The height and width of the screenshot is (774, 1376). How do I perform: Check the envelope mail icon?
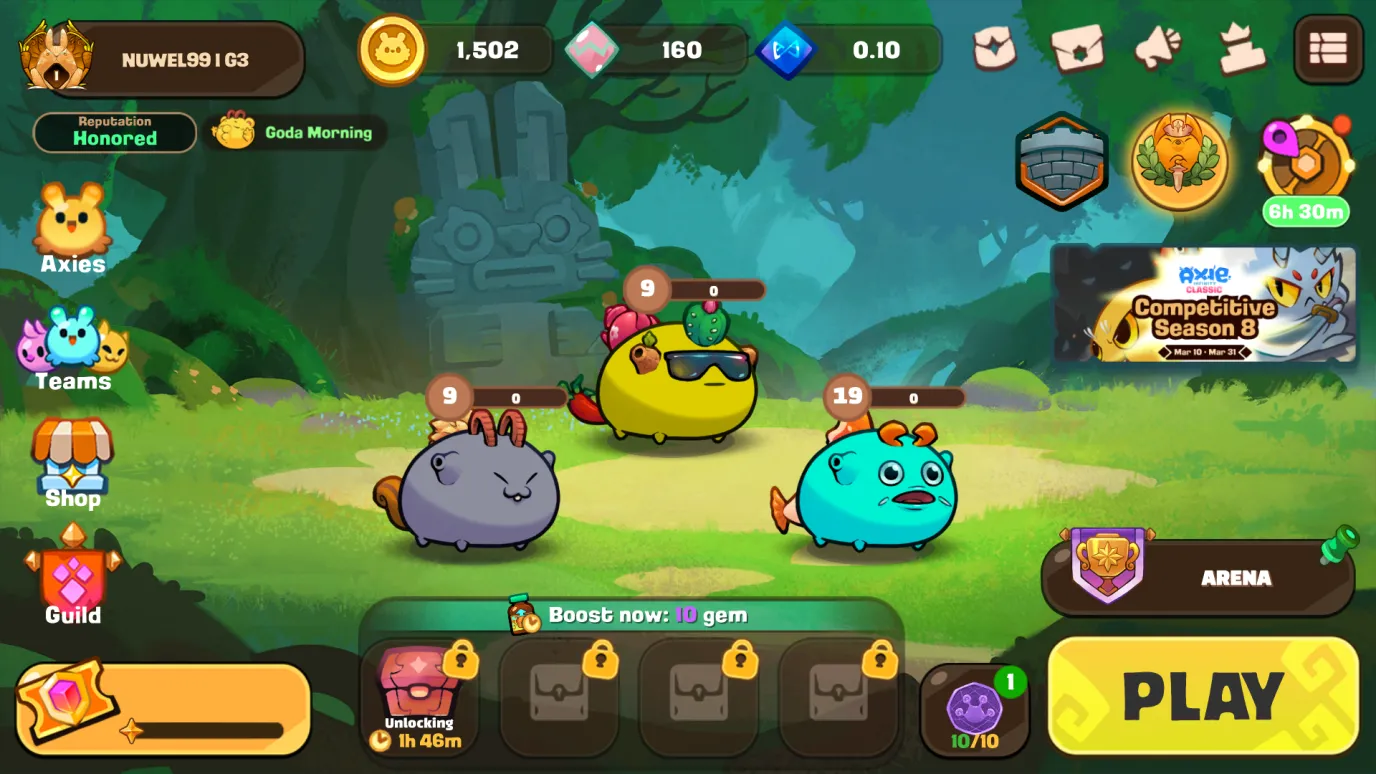[x=1077, y=48]
